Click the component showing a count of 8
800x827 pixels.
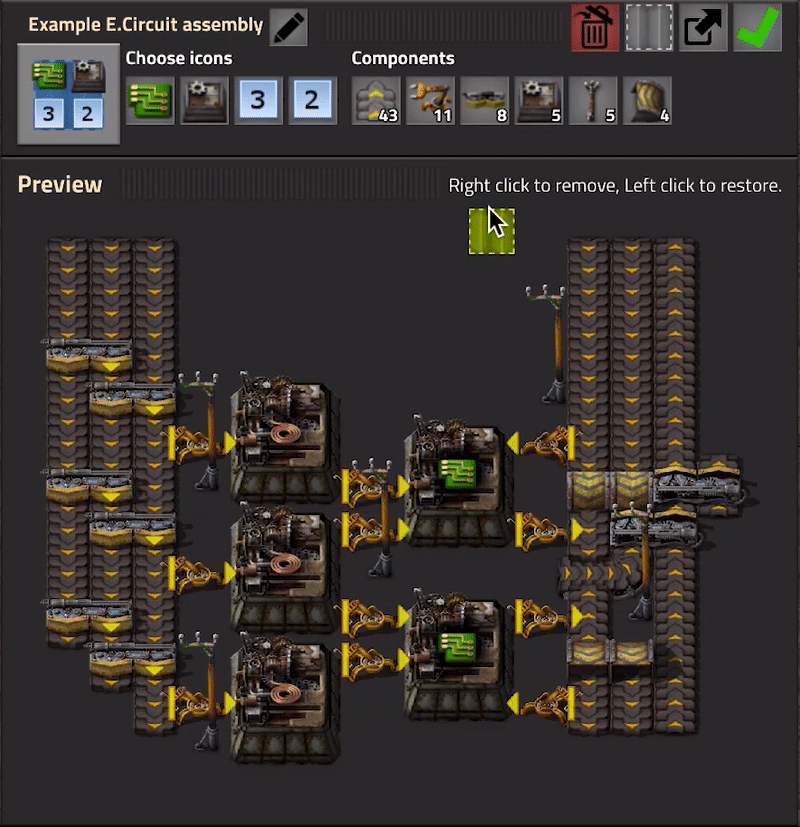[x=485, y=101]
